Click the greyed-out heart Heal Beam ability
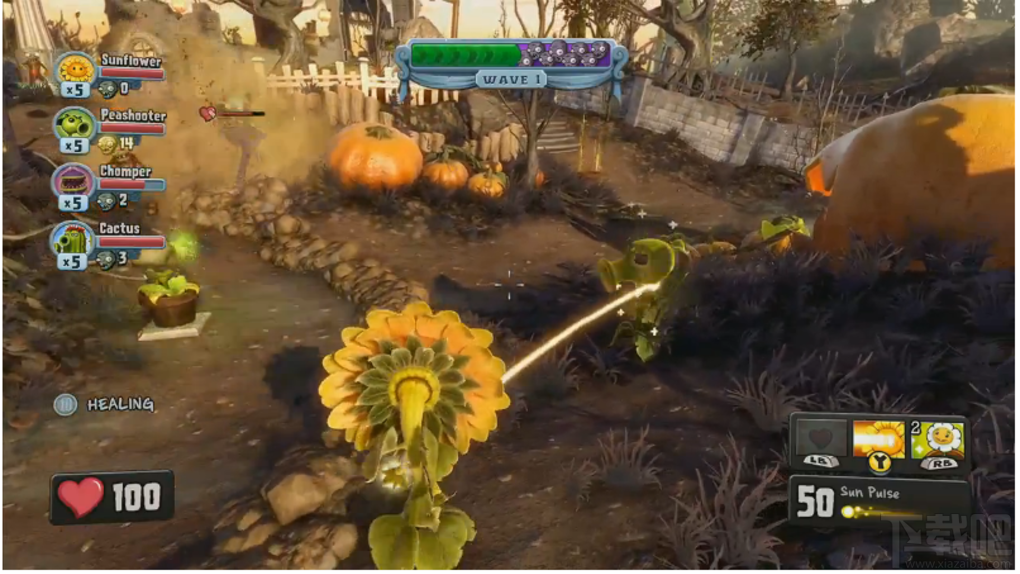Screen dimensions: 1020x574 coord(820,440)
